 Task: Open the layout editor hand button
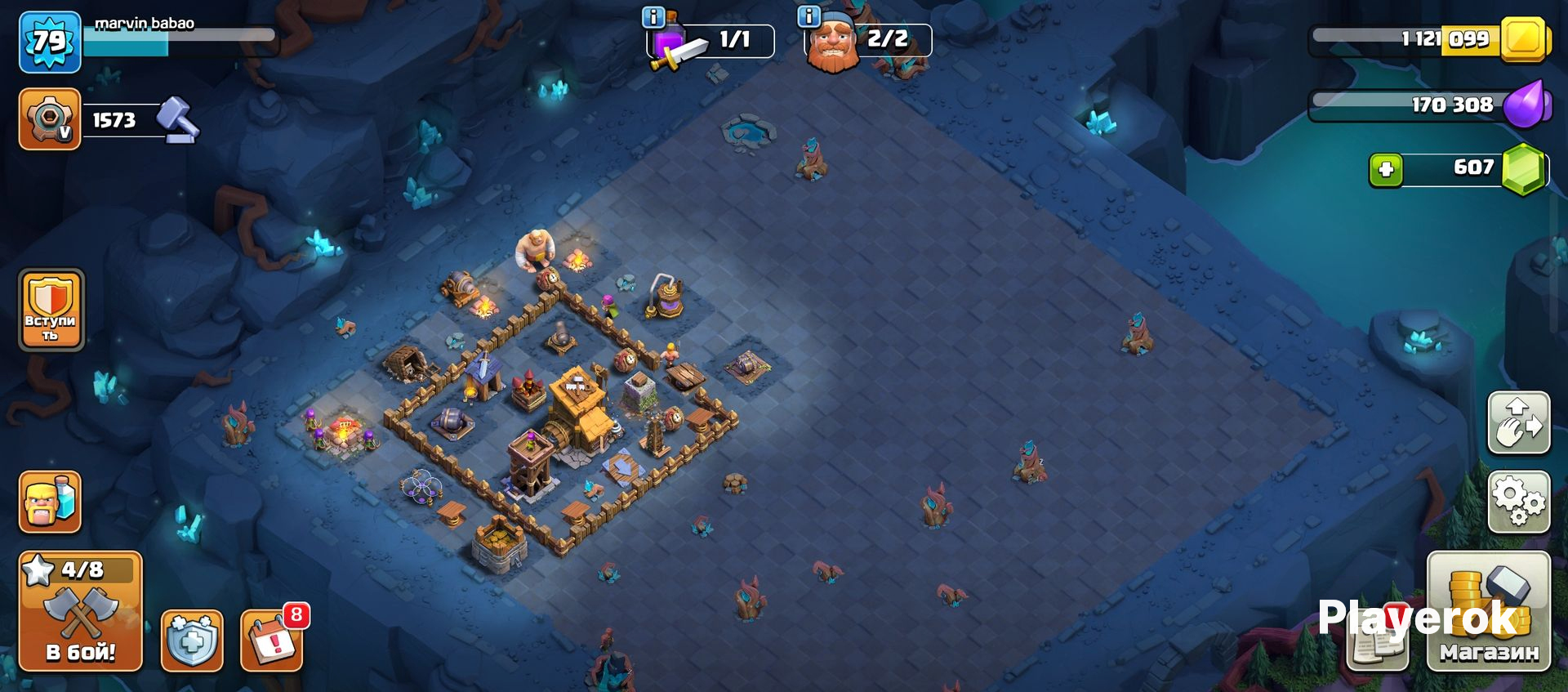coord(1518,422)
